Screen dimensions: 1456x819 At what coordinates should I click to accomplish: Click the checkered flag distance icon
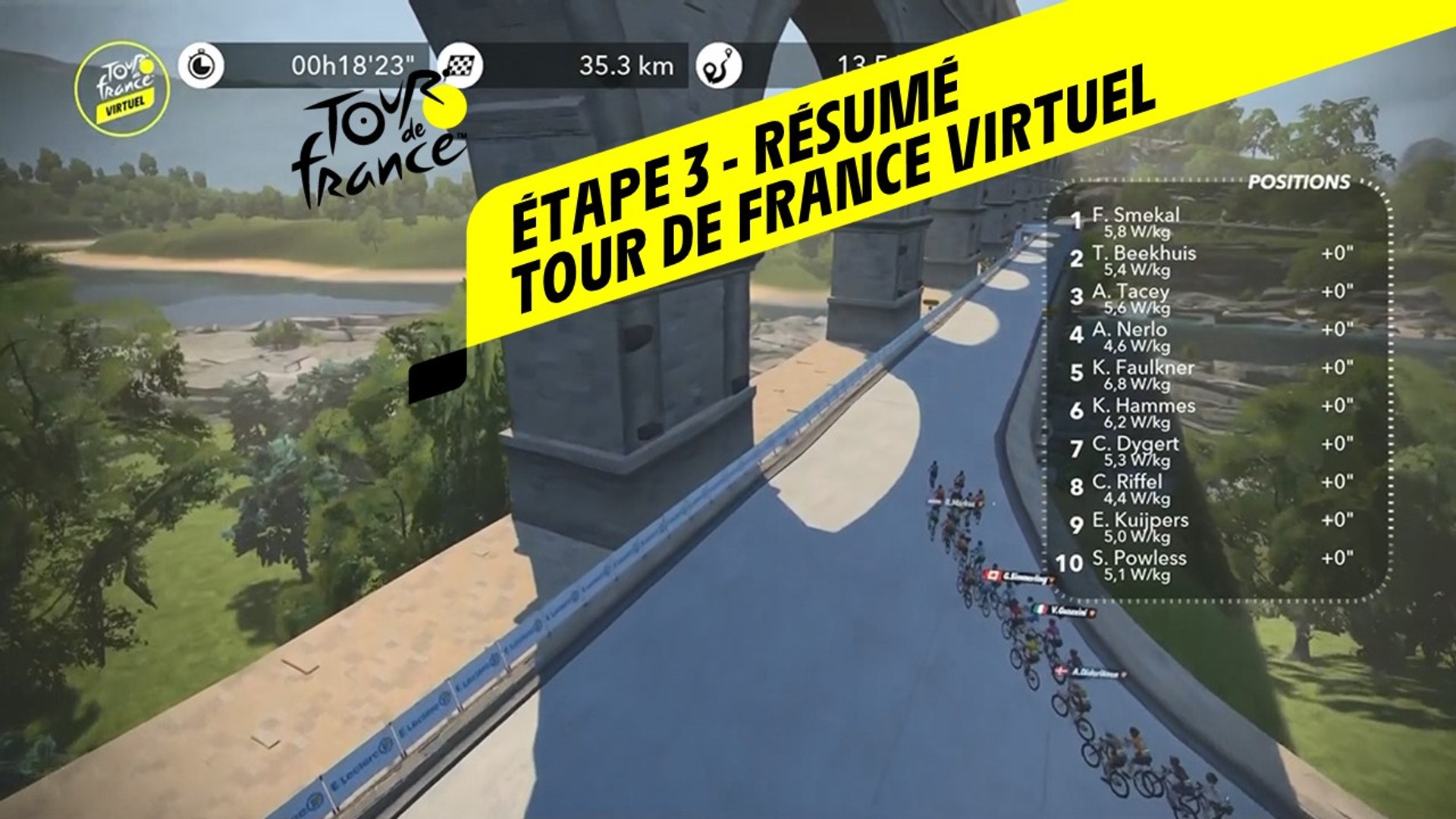(460, 66)
